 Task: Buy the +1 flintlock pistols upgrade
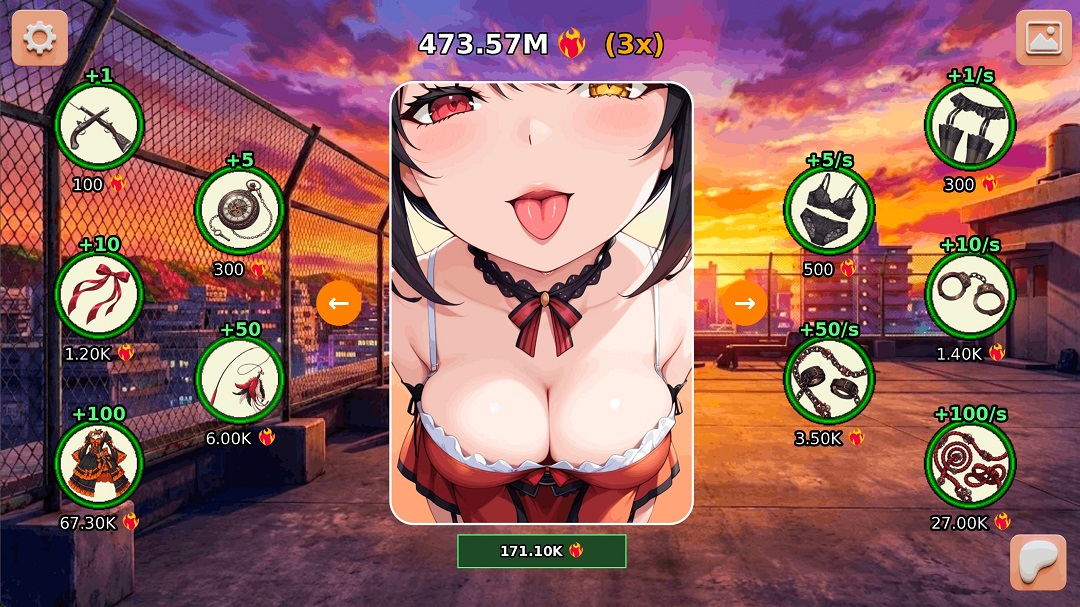pos(99,126)
